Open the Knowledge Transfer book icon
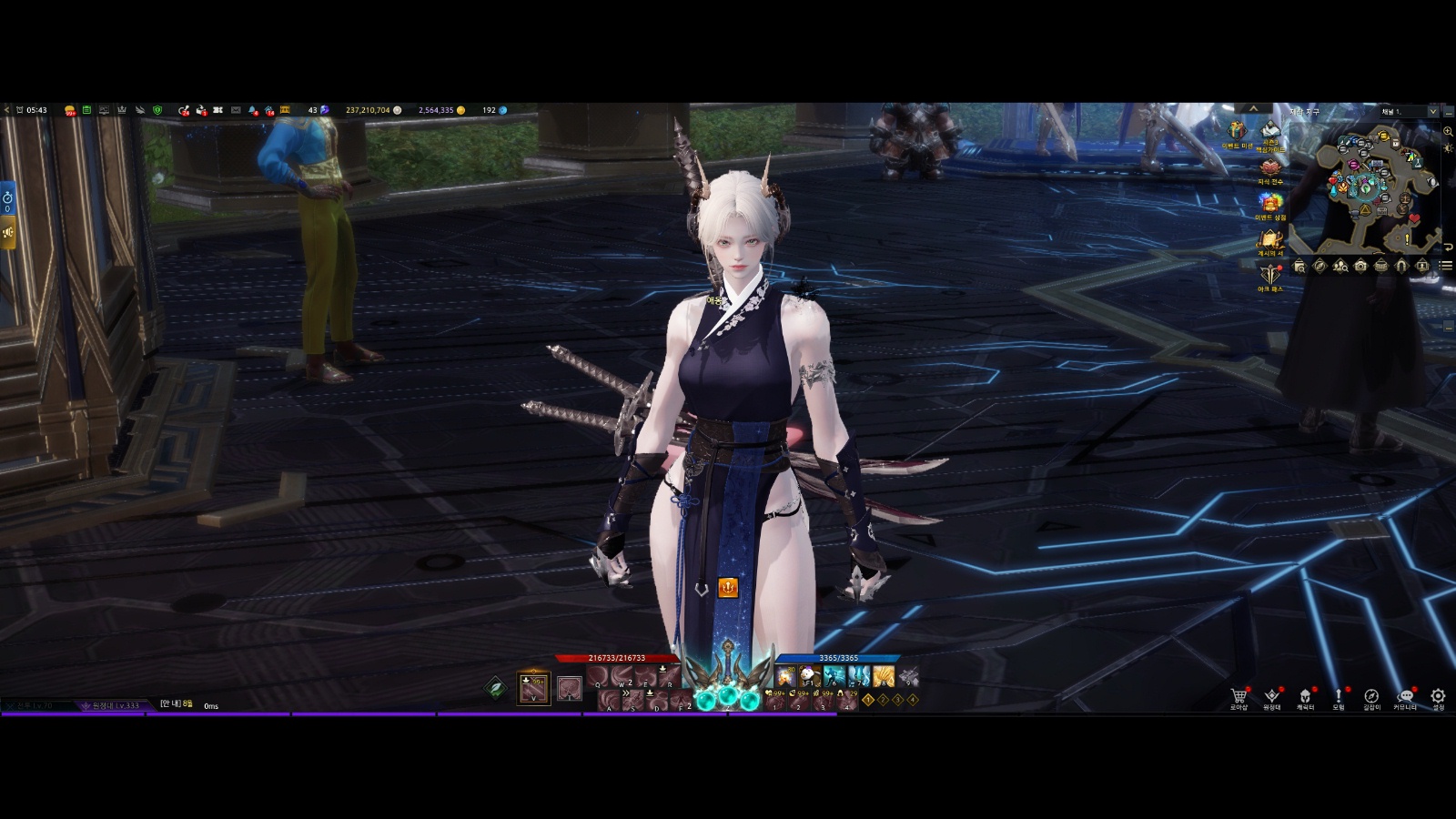 point(1269,167)
